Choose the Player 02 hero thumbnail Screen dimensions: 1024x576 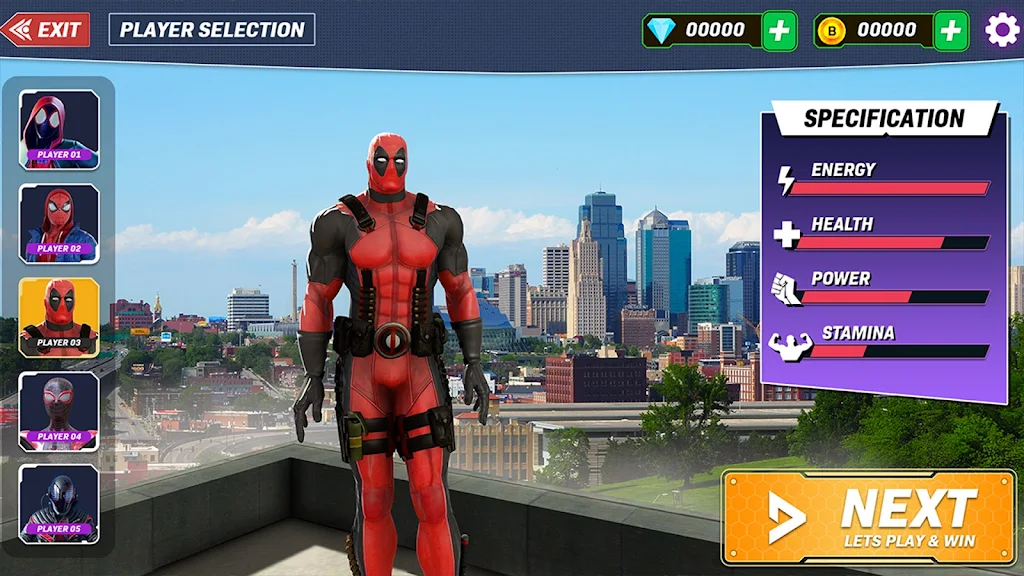tap(59, 223)
